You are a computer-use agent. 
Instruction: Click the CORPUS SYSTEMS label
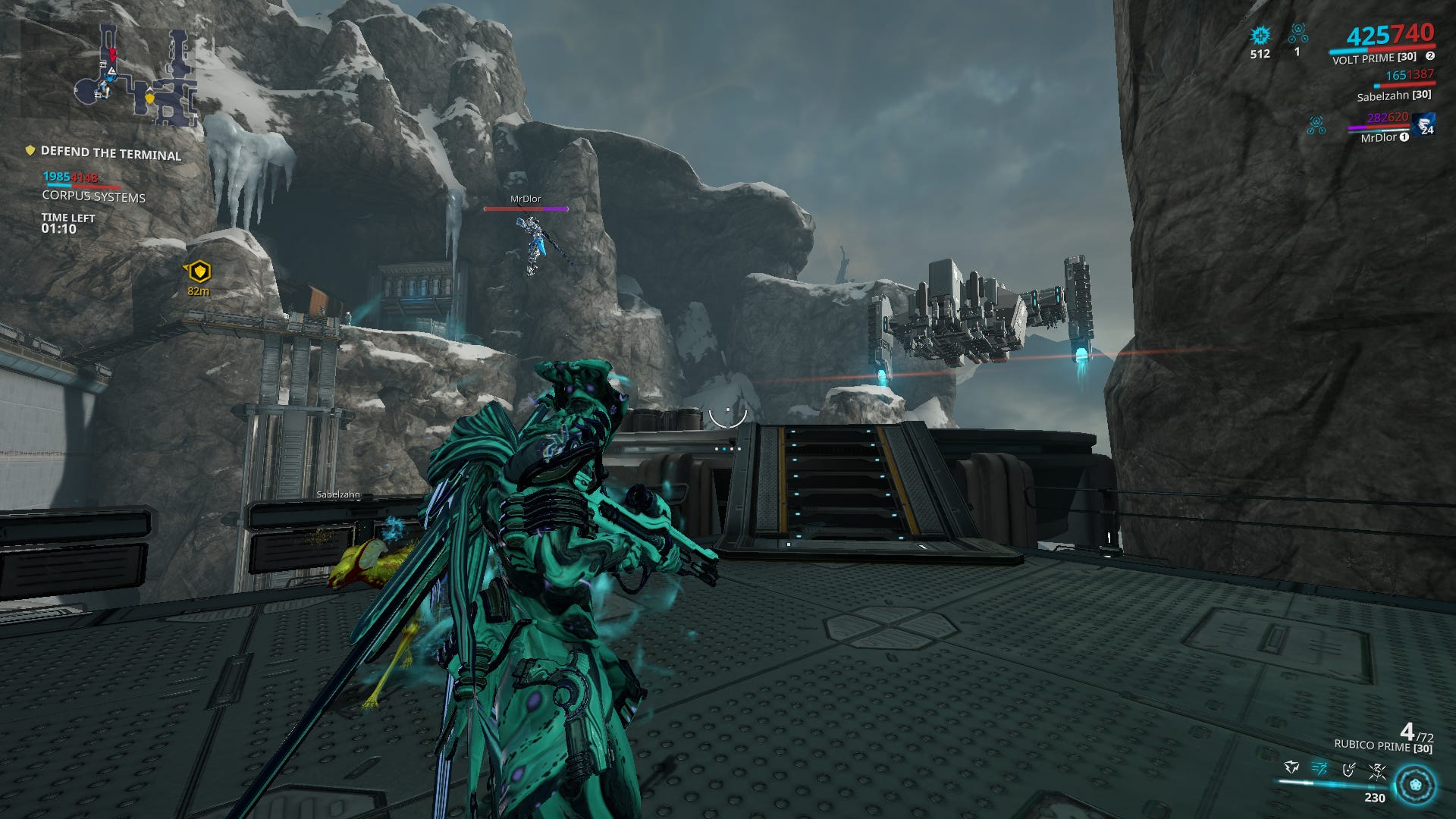[93, 197]
